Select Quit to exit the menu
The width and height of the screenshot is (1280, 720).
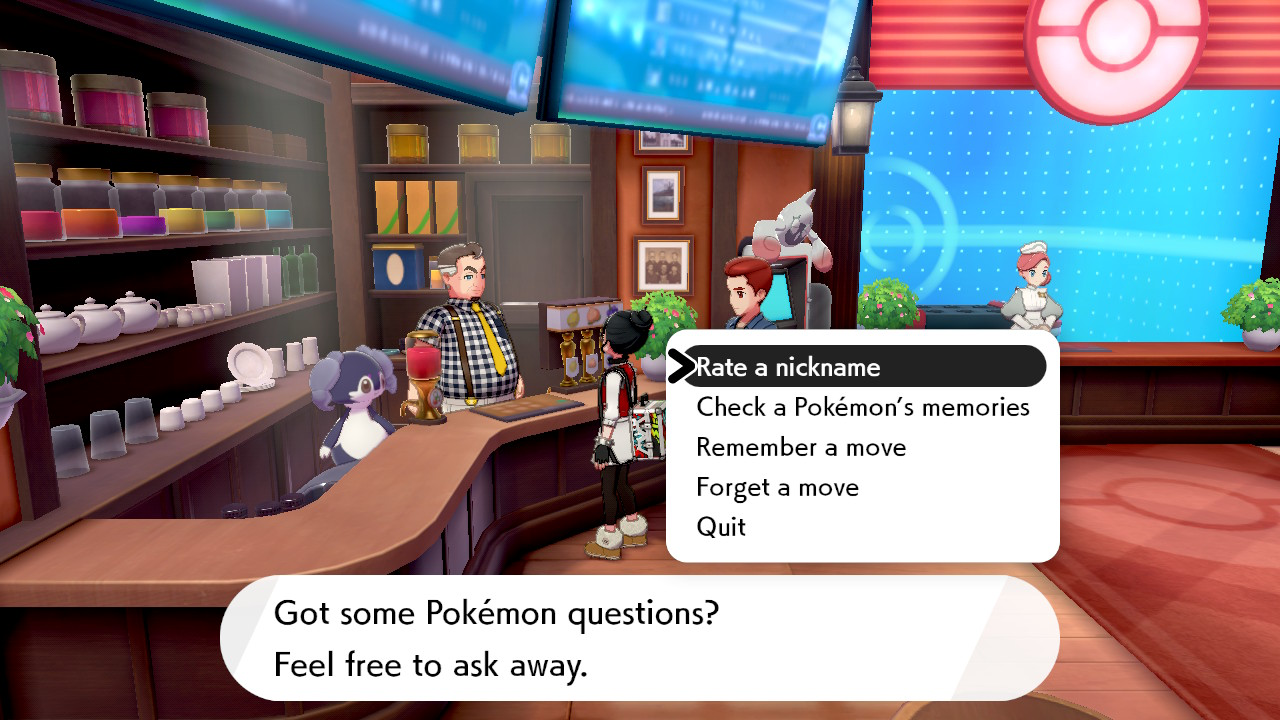click(722, 527)
